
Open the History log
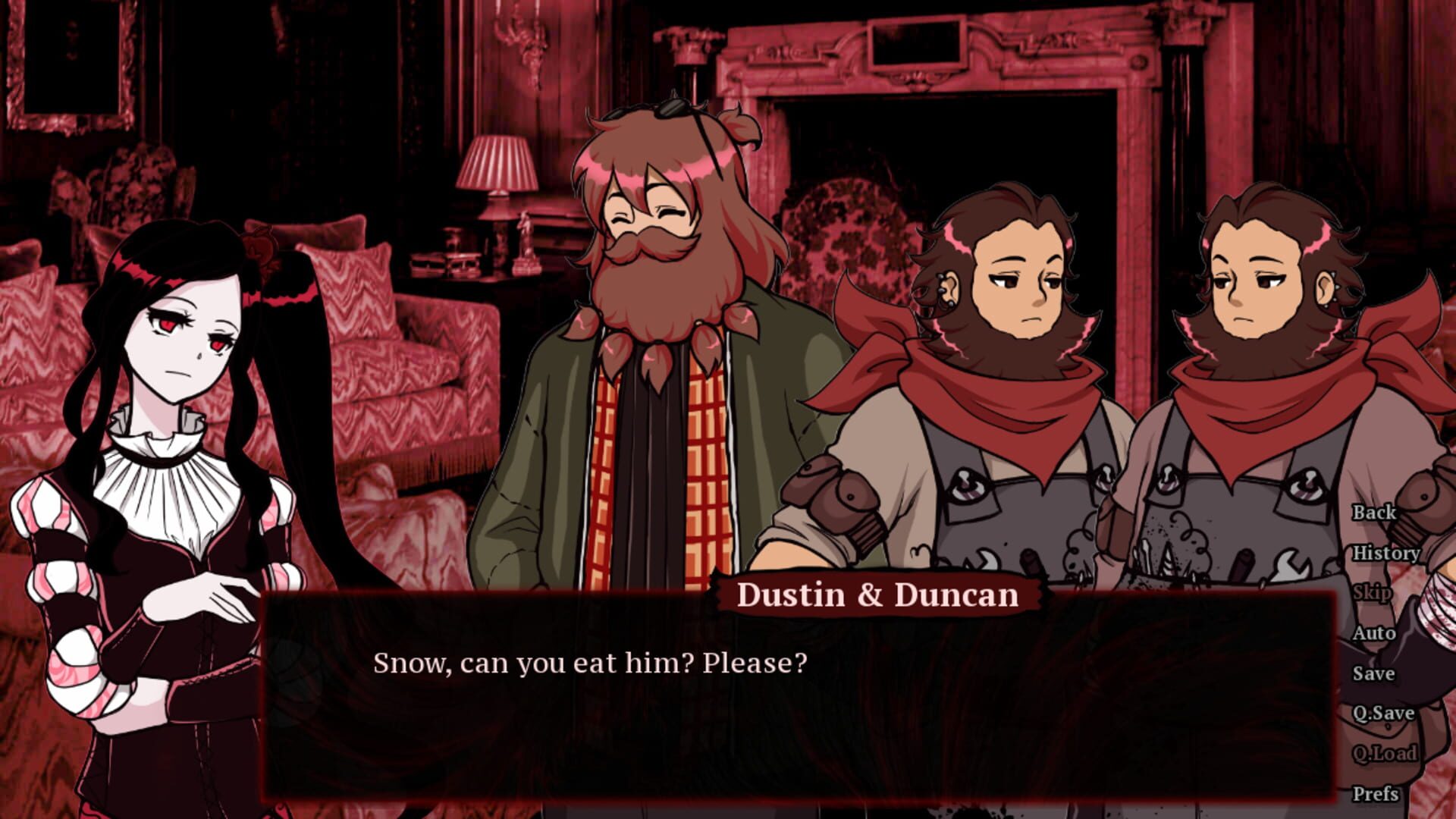pyautogui.click(x=1387, y=554)
